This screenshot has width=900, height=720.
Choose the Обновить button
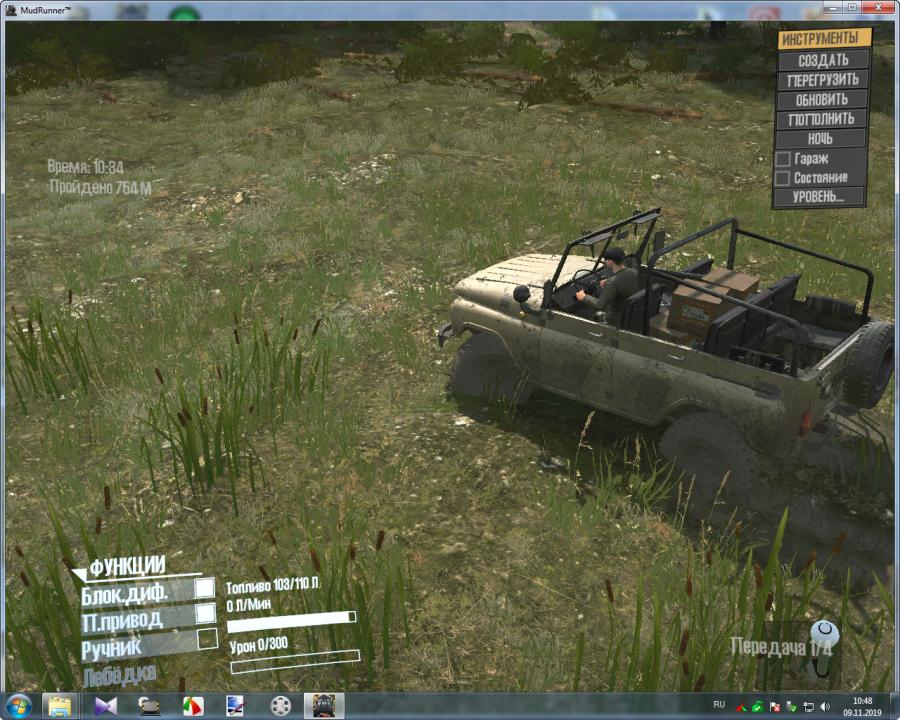(824, 100)
